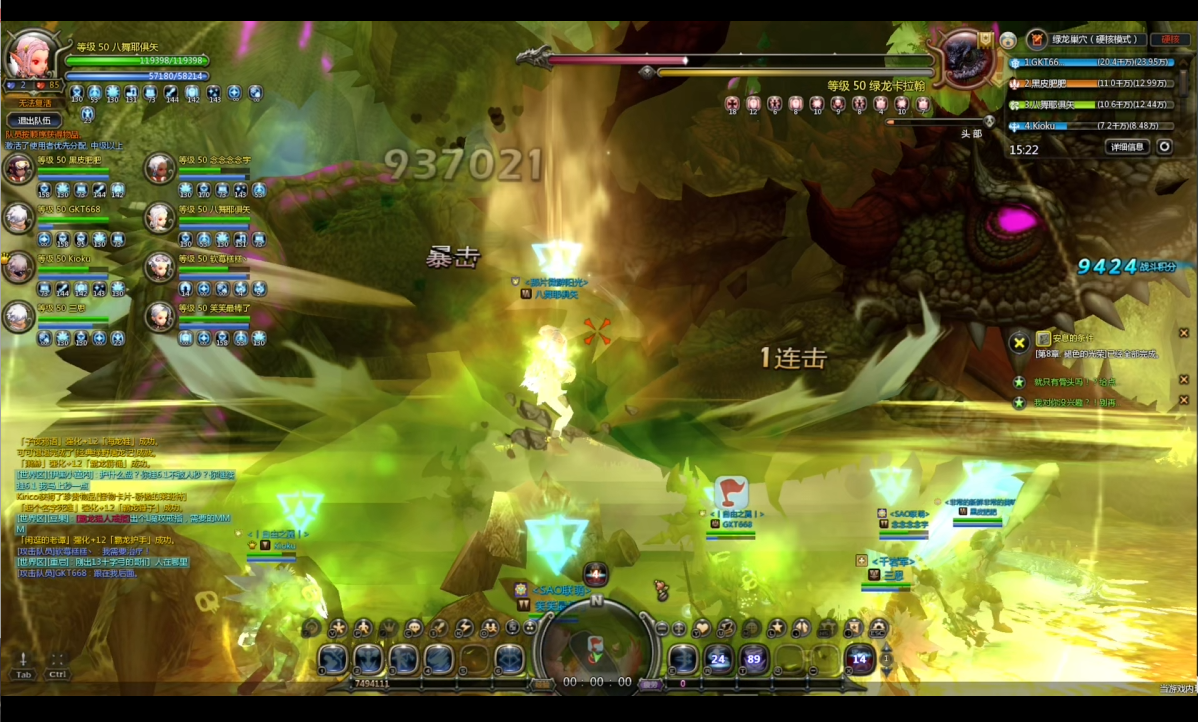1198x722 pixels.
Task: Close the 安息的条件 quest tracker entry
Action: 1184,333
